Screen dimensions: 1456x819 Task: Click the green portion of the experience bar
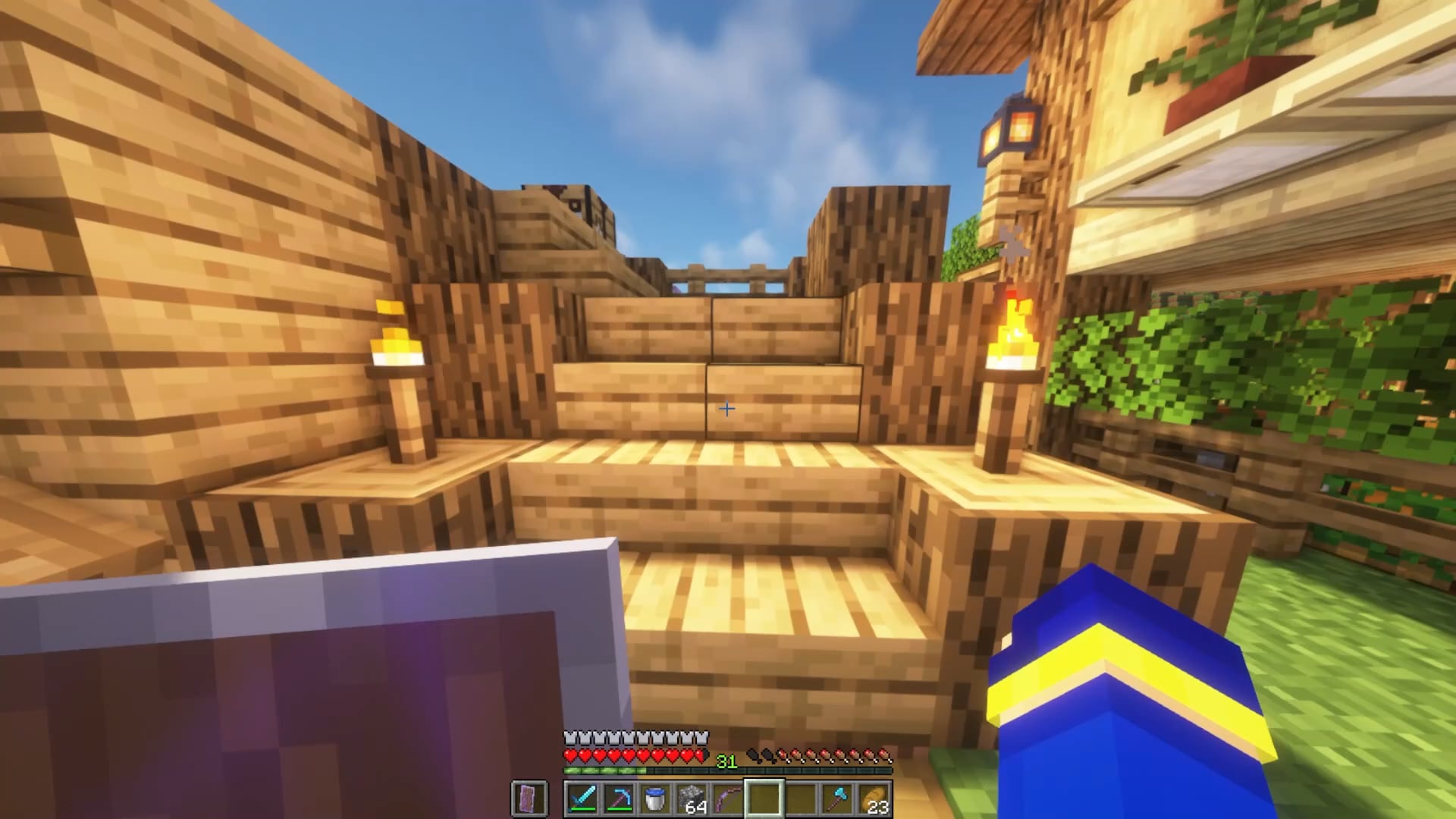point(604,770)
